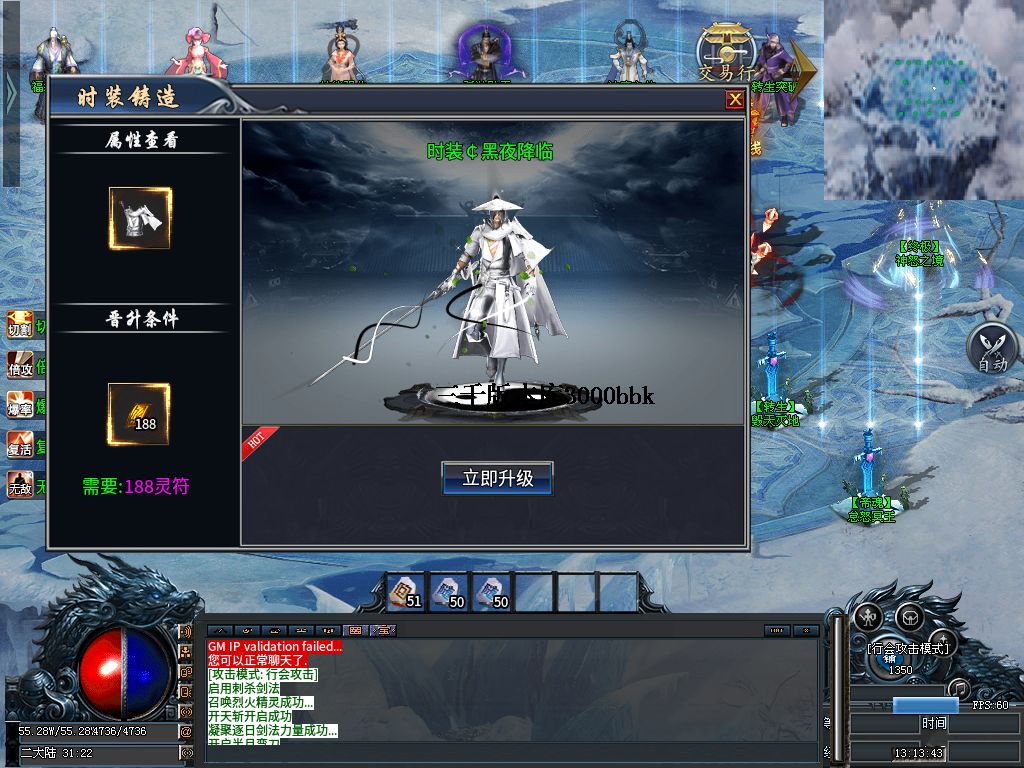Open the minimap
This screenshot has width=1024, height=768.
point(923,98)
